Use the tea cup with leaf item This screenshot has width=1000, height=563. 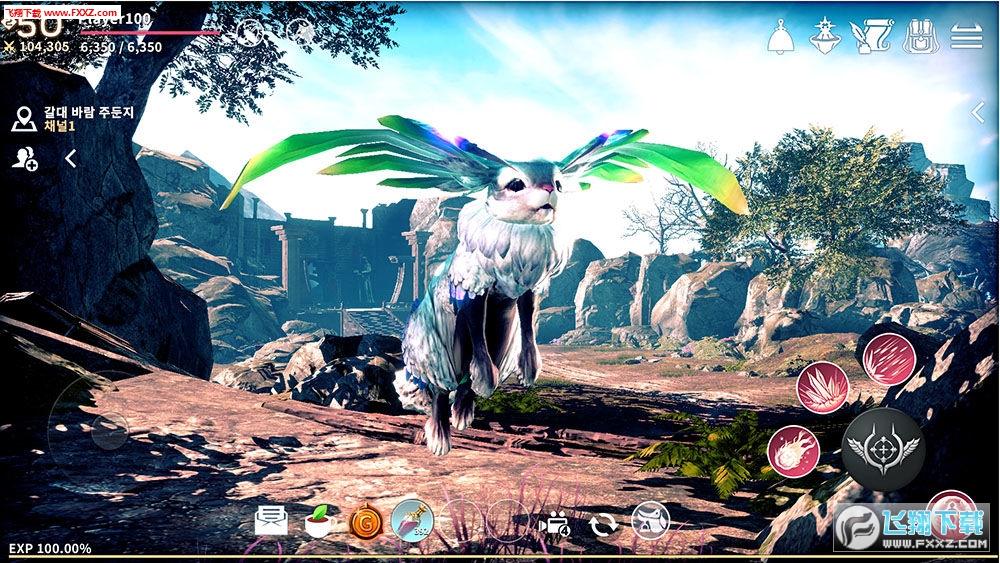pyautogui.click(x=319, y=521)
